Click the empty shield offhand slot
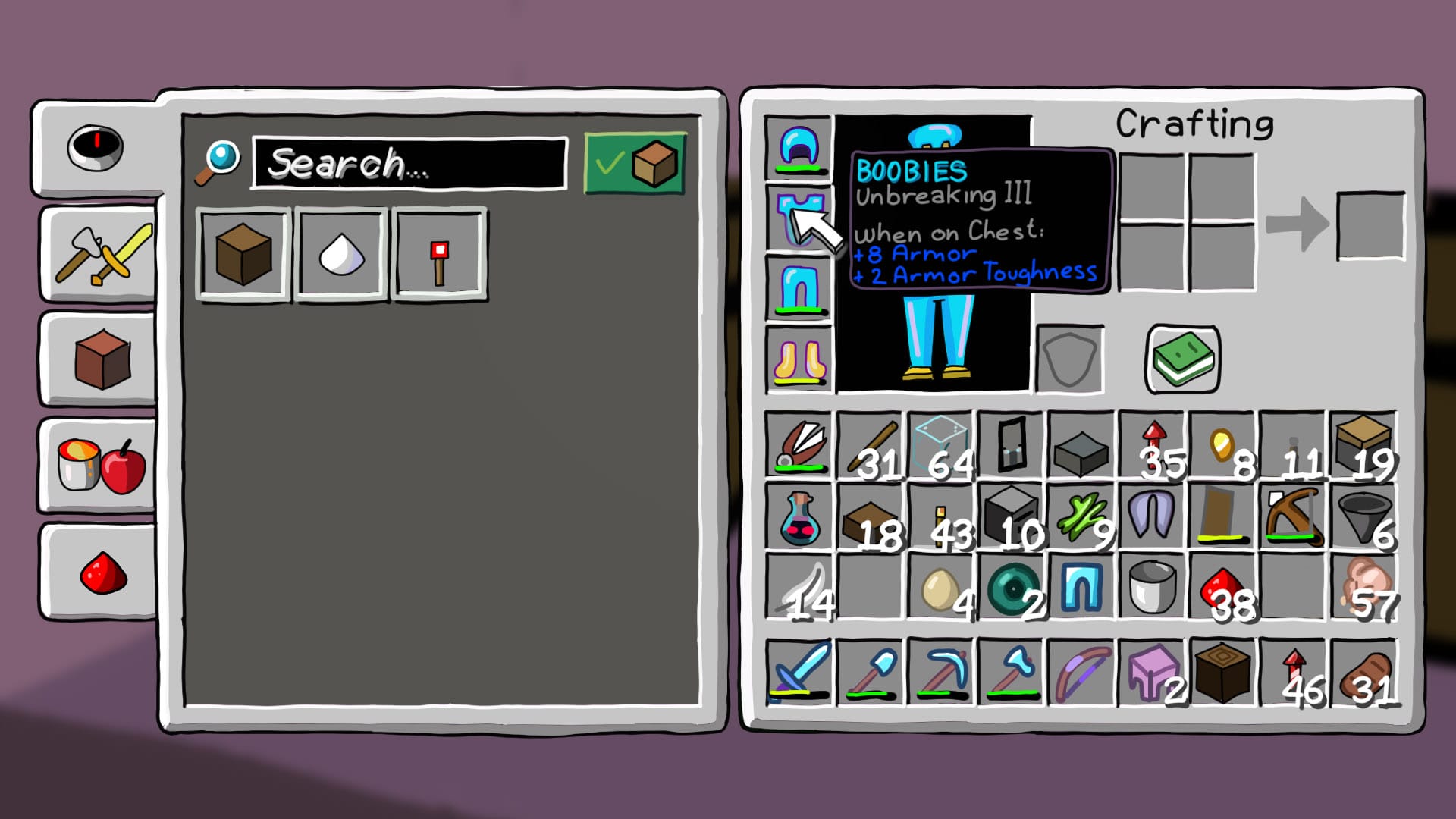This screenshot has height=819, width=1456. click(x=1069, y=359)
